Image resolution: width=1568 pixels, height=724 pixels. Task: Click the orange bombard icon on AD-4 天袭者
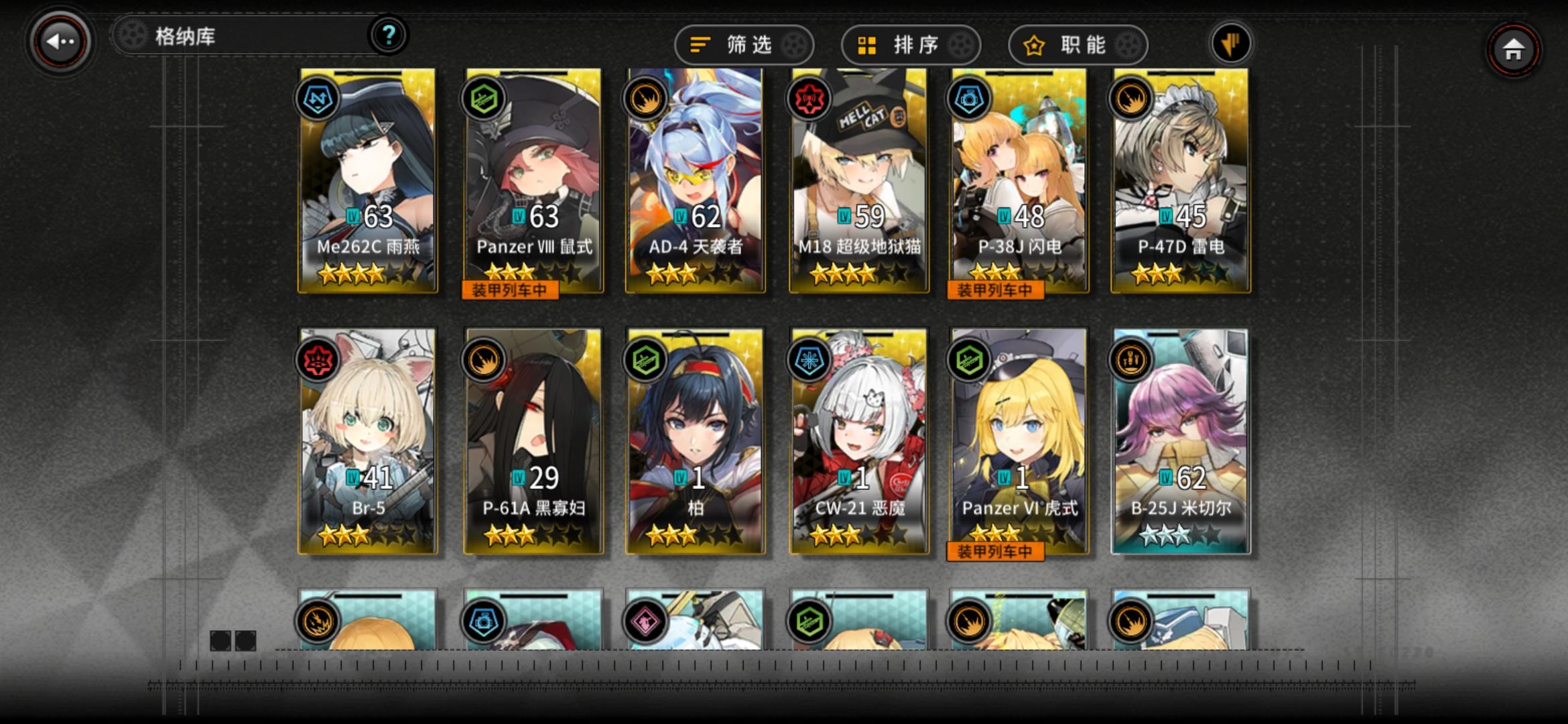coord(647,99)
